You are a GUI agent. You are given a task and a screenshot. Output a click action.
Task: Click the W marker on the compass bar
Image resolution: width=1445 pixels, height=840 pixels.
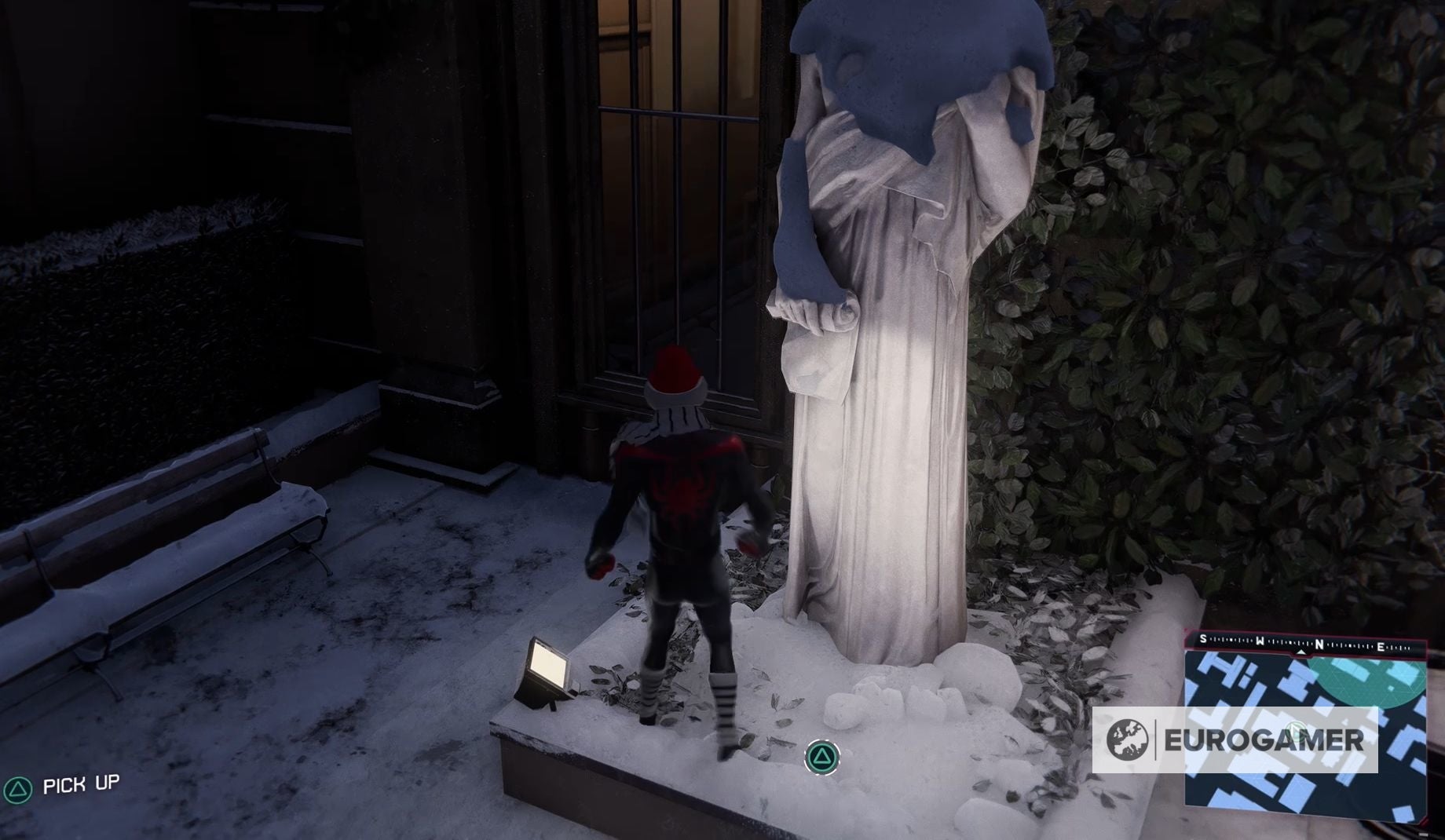pos(1260,641)
